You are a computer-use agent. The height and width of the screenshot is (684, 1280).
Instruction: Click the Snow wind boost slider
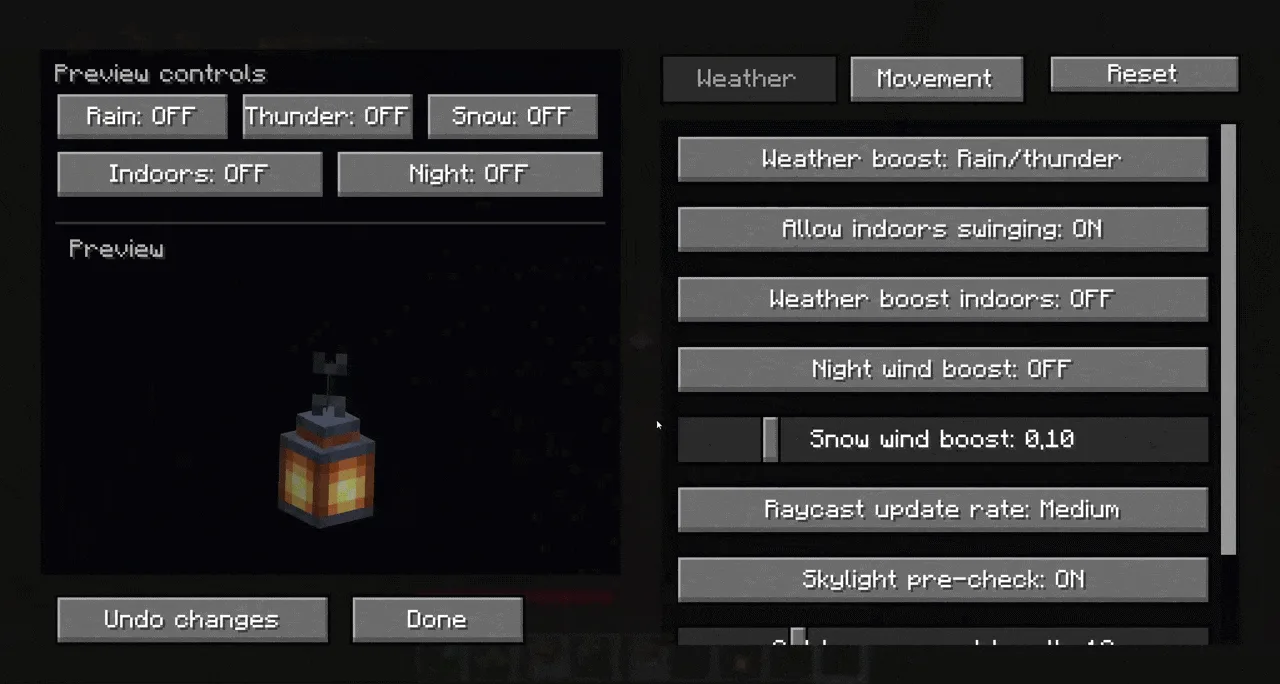770,439
